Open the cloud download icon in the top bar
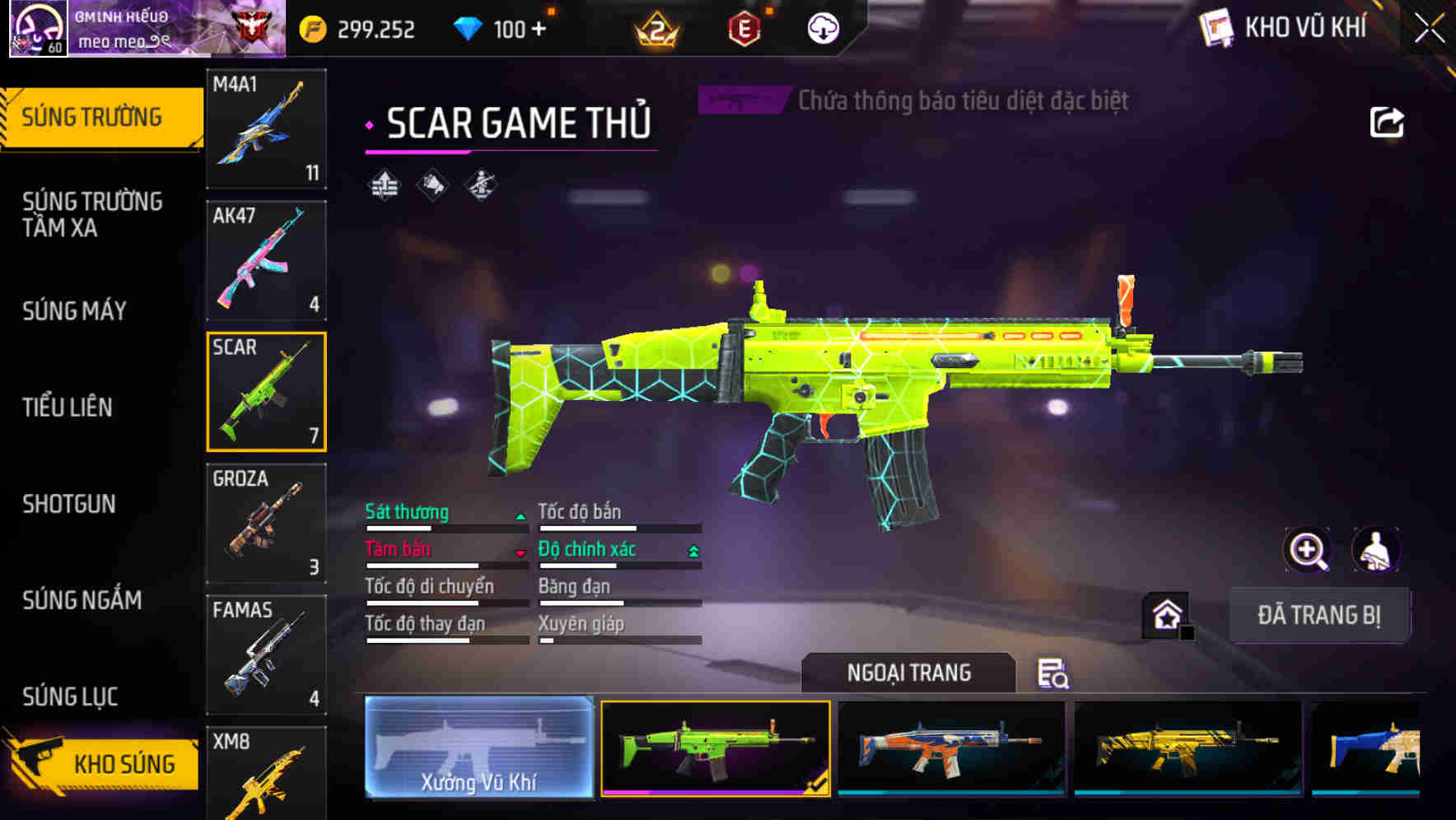This screenshot has width=1456, height=820. [x=823, y=27]
